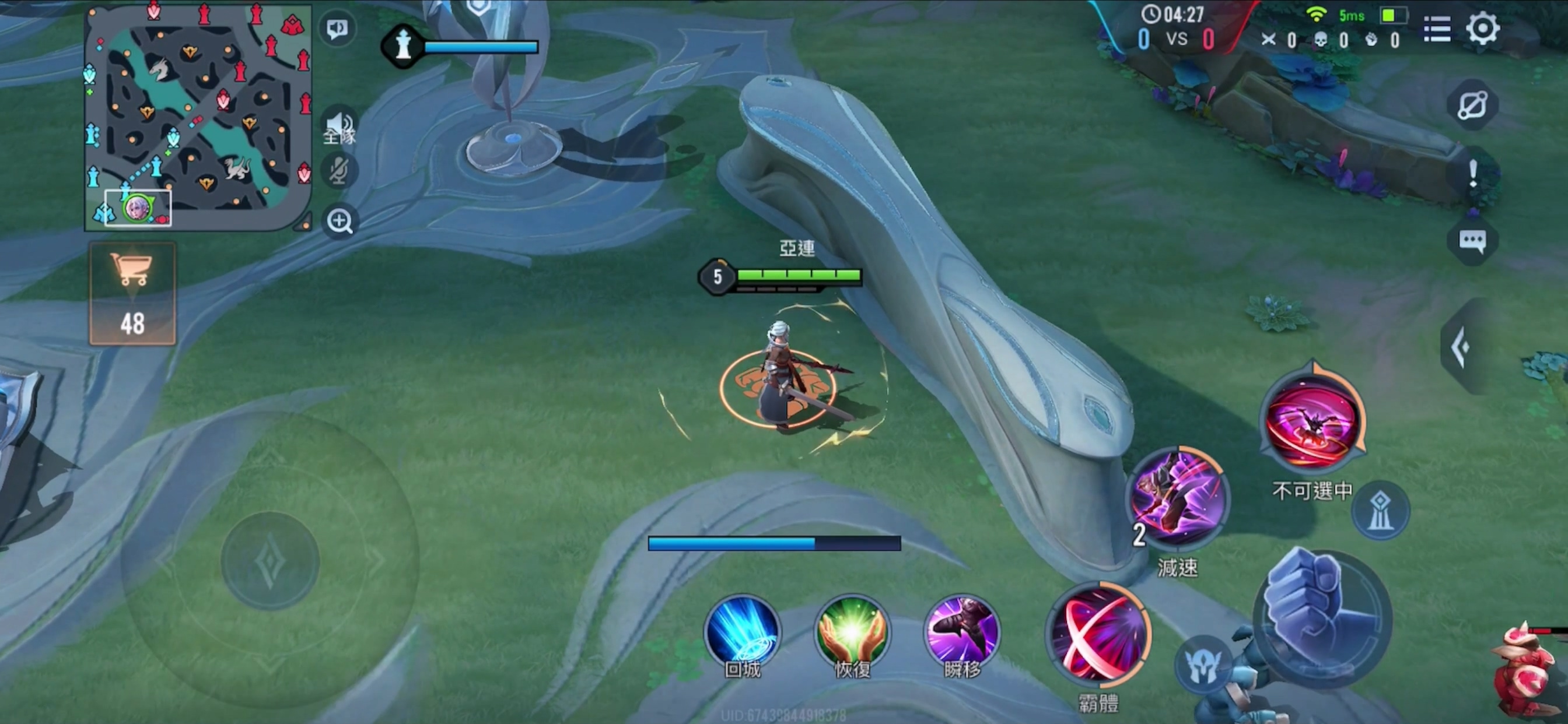Click the minimap
The width and height of the screenshot is (1568, 724).
coord(198,115)
